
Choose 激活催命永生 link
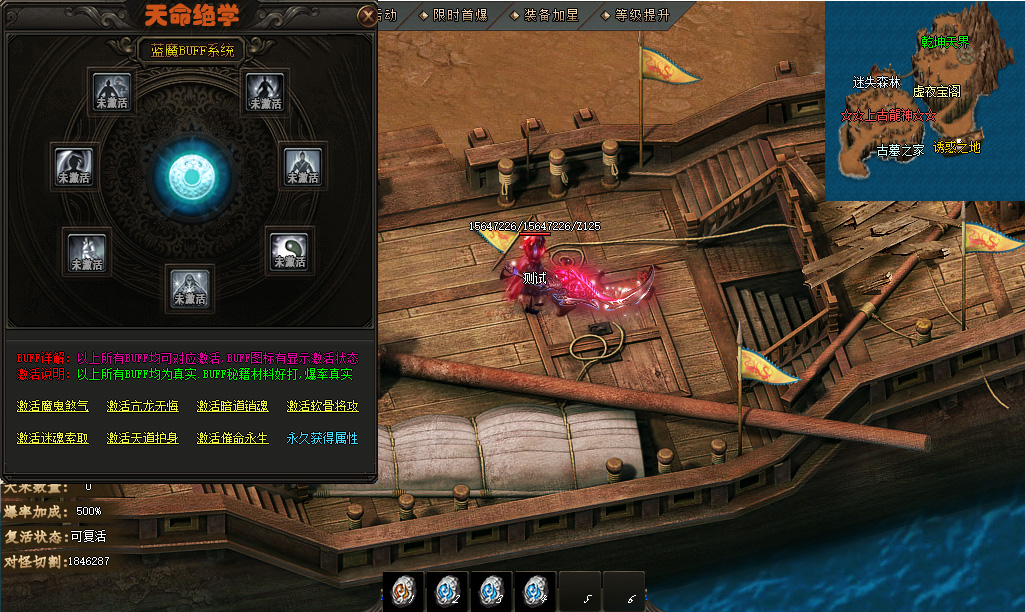coord(233,438)
